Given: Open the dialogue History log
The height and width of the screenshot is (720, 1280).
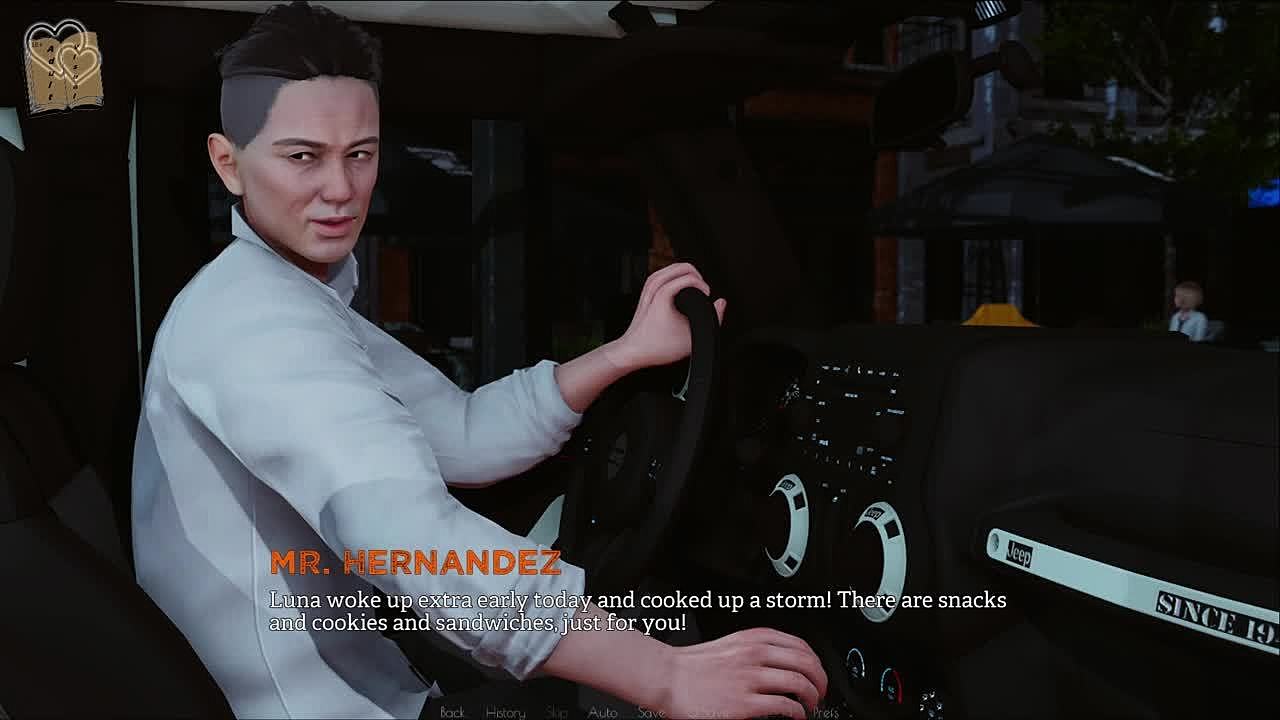Looking at the screenshot, I should click(505, 712).
